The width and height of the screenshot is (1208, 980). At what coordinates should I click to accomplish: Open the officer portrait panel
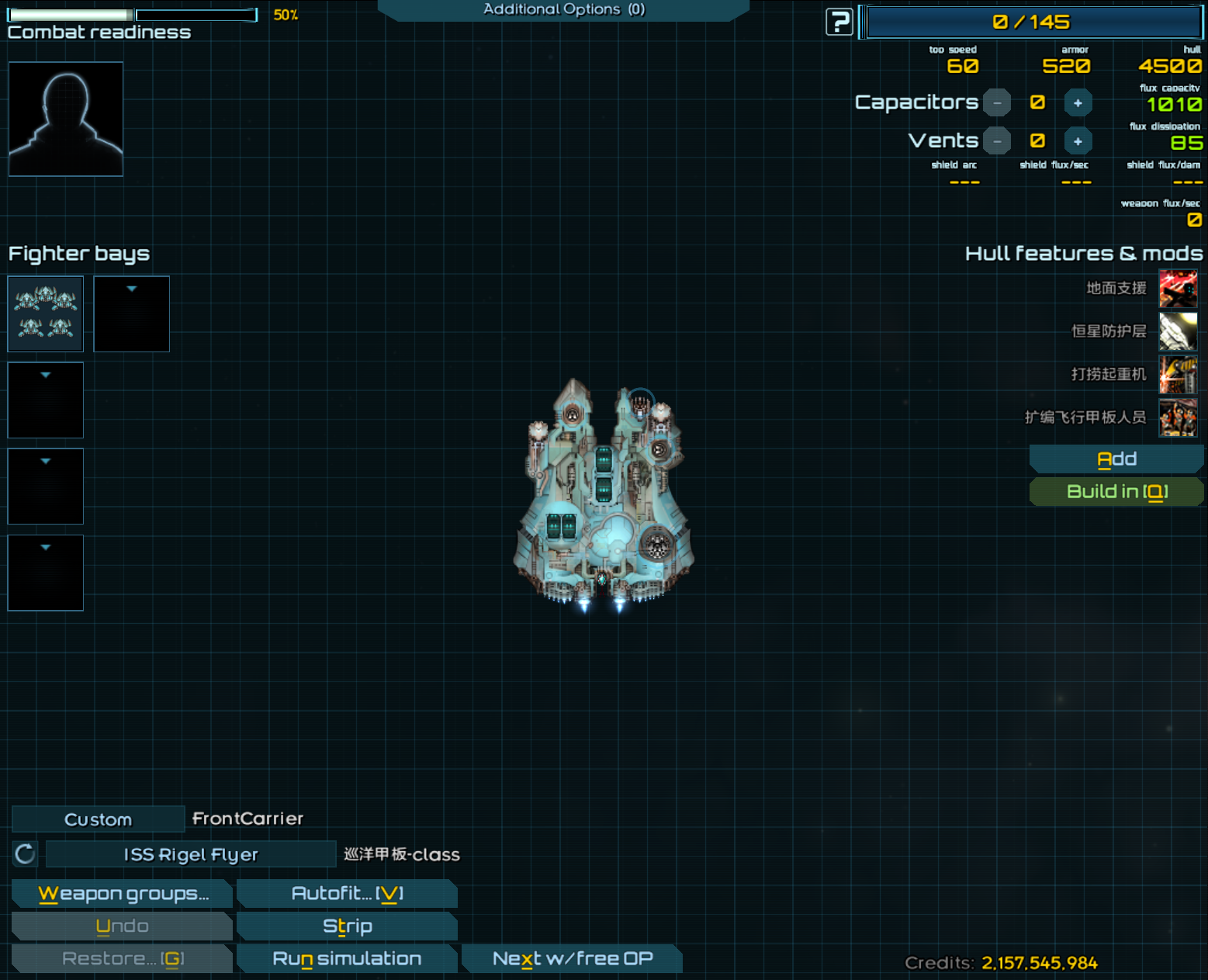tap(66, 119)
